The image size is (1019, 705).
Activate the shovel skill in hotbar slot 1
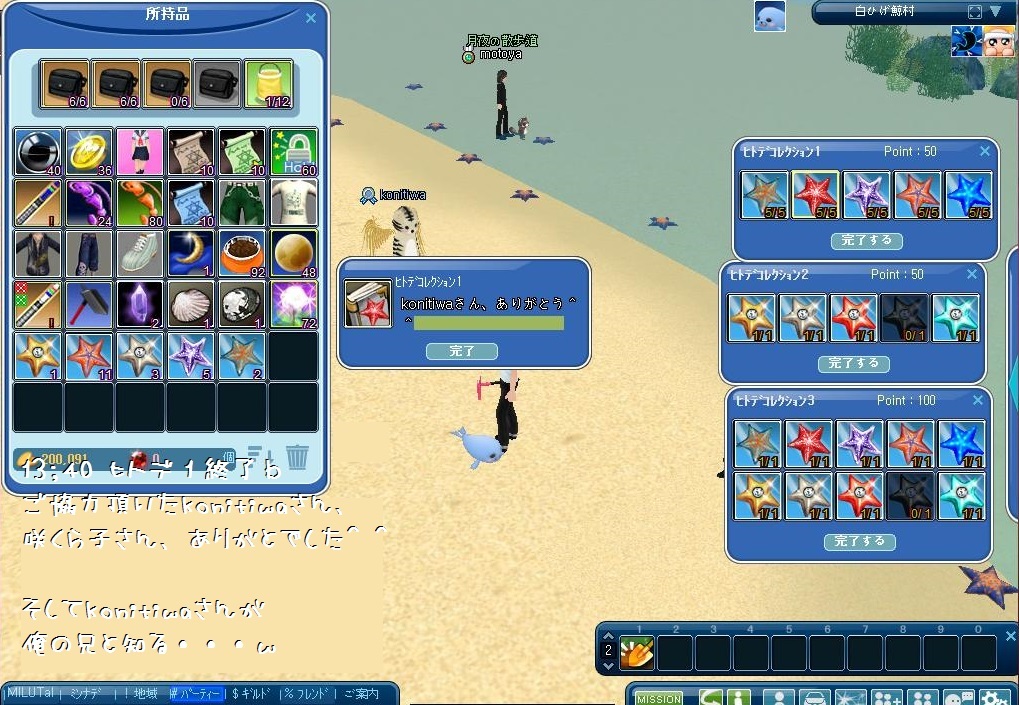pyautogui.click(x=637, y=653)
